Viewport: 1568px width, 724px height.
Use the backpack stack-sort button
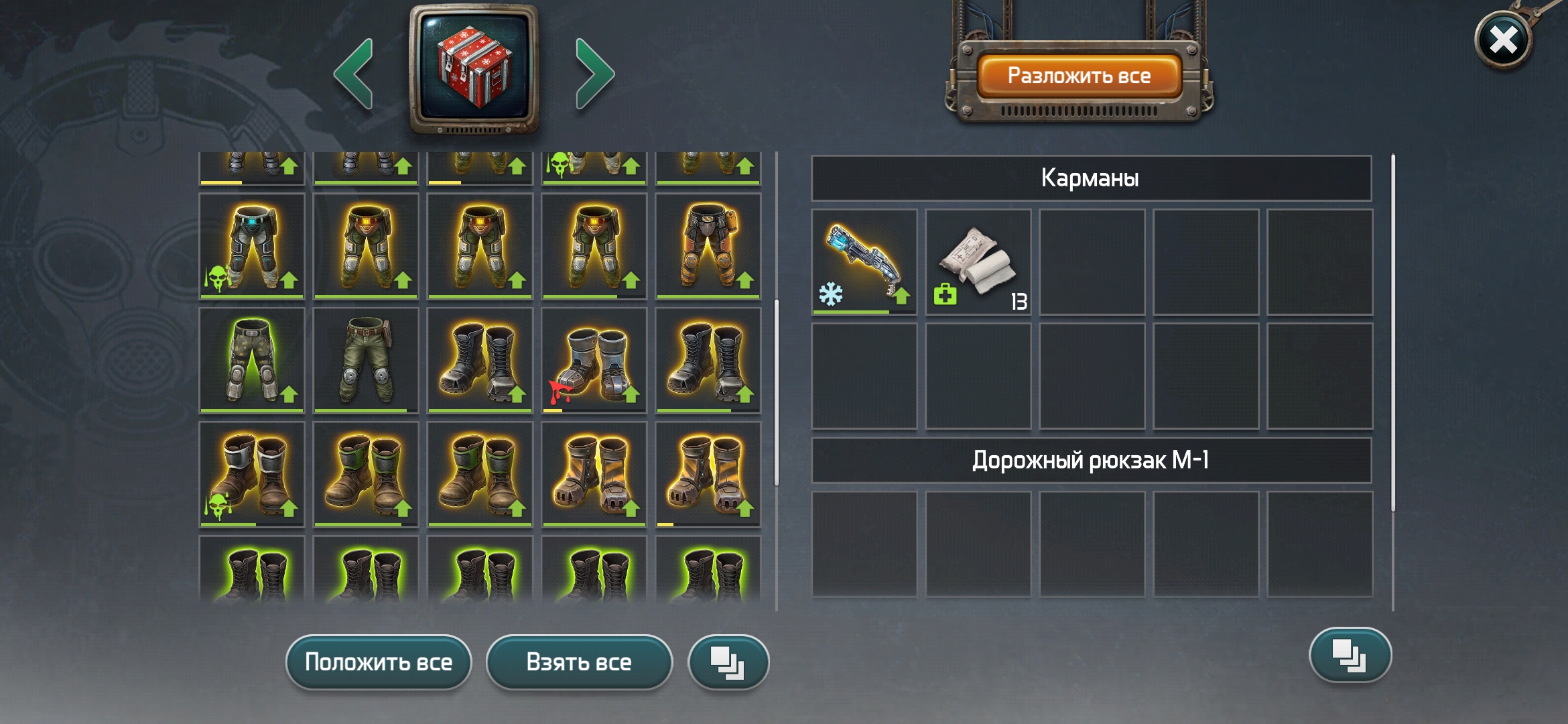(1350, 655)
